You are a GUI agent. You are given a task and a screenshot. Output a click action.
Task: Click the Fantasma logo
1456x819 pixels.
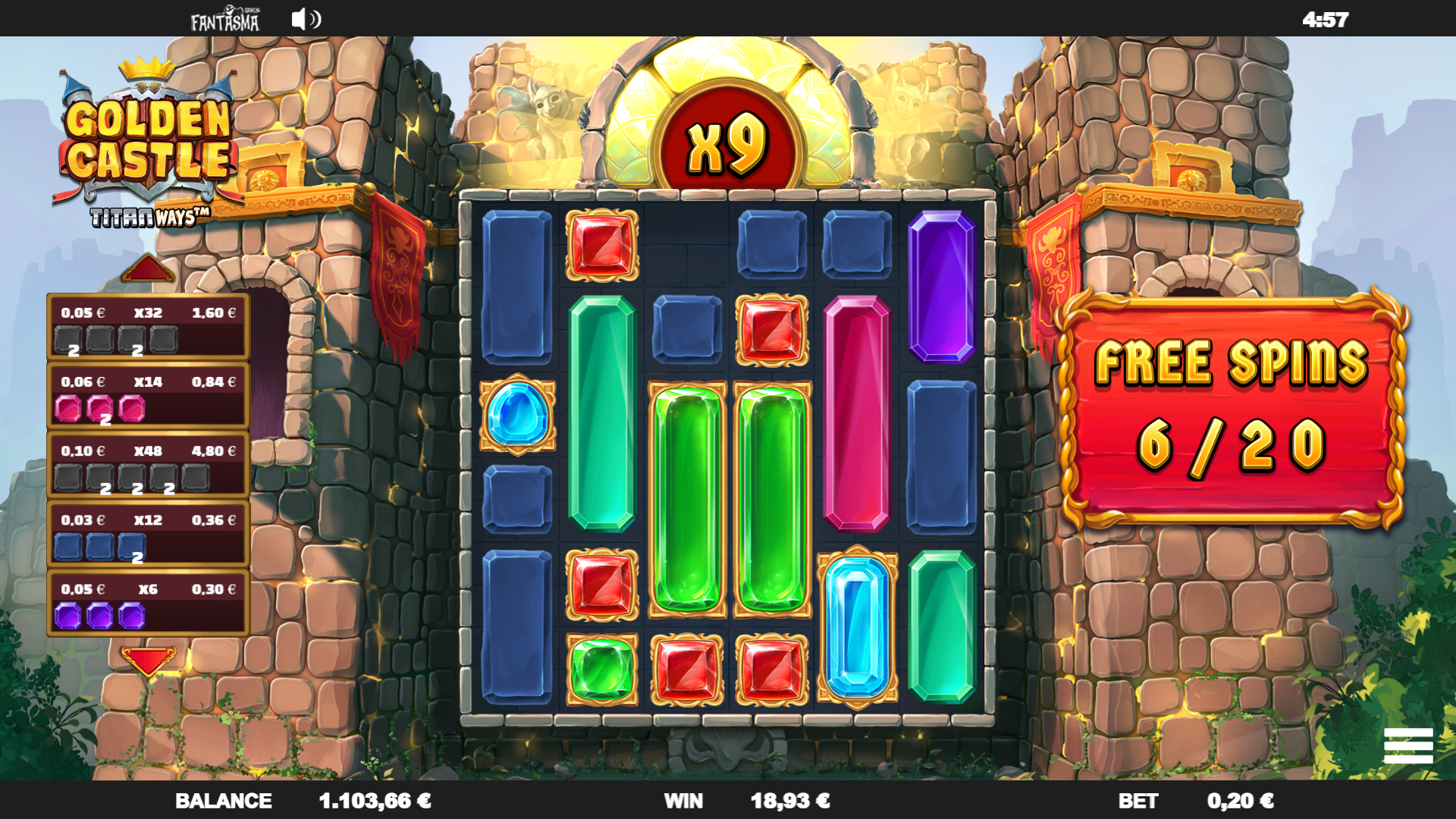click(224, 20)
